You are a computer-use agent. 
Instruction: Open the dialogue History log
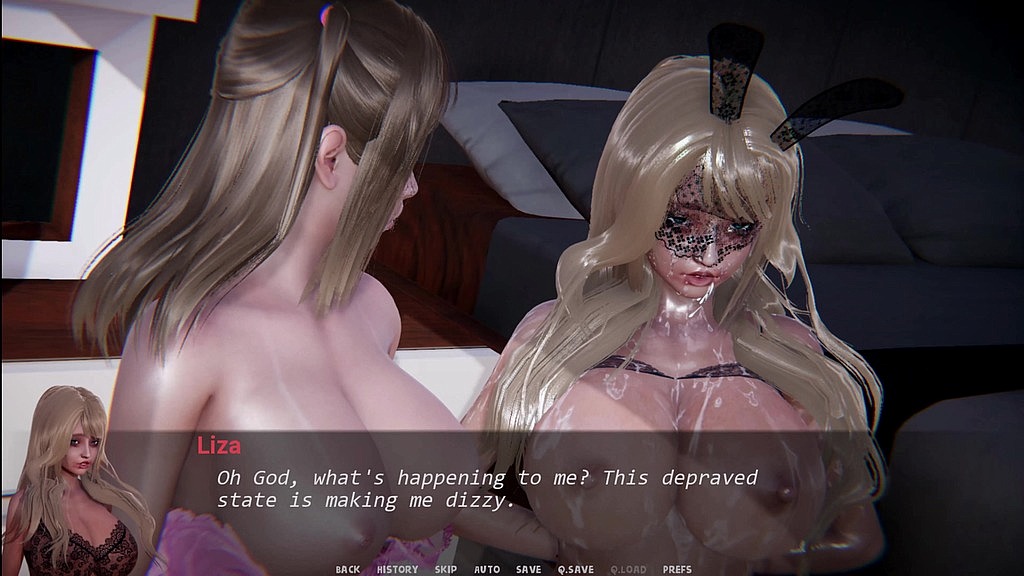[397, 569]
